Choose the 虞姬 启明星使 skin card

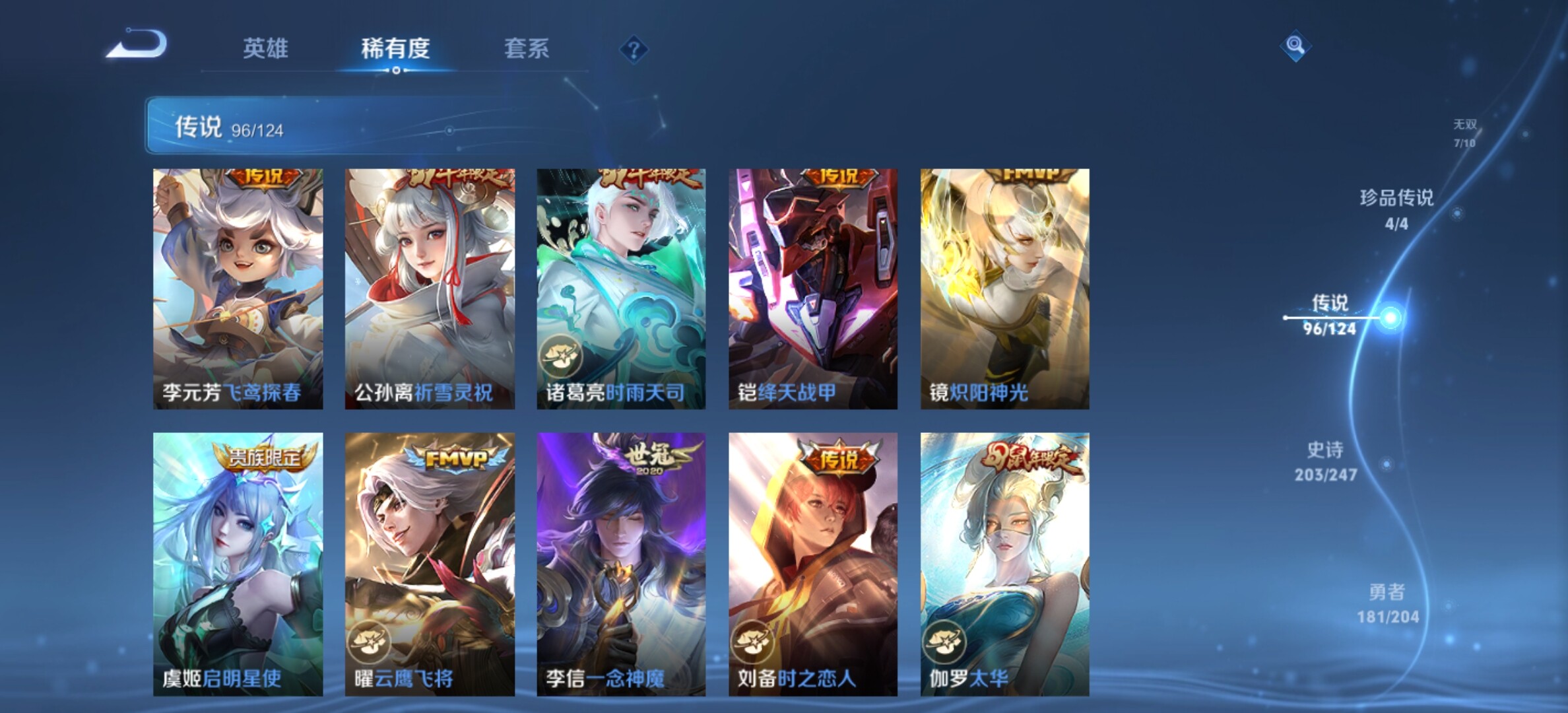tap(238, 564)
